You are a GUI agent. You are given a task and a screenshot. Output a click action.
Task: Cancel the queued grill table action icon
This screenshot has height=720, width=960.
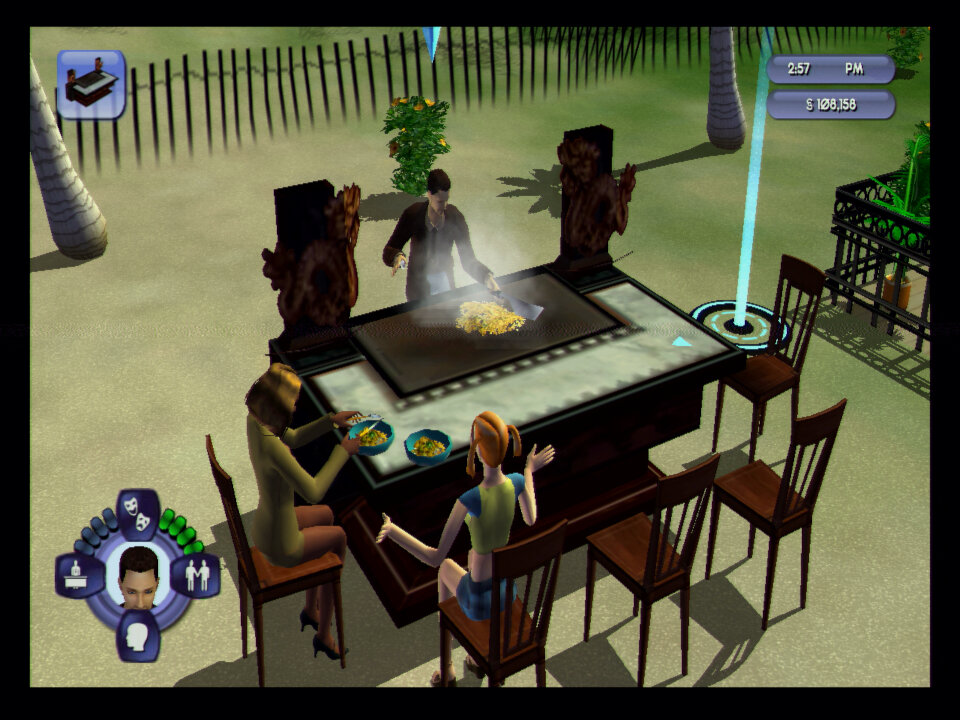coord(91,84)
